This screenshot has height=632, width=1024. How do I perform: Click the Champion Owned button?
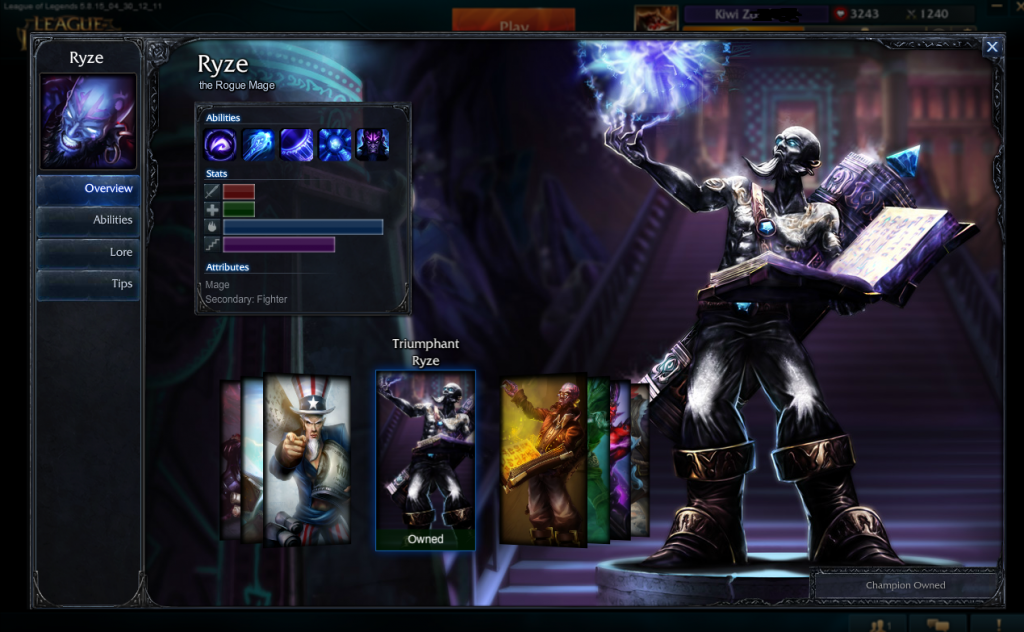pos(904,585)
